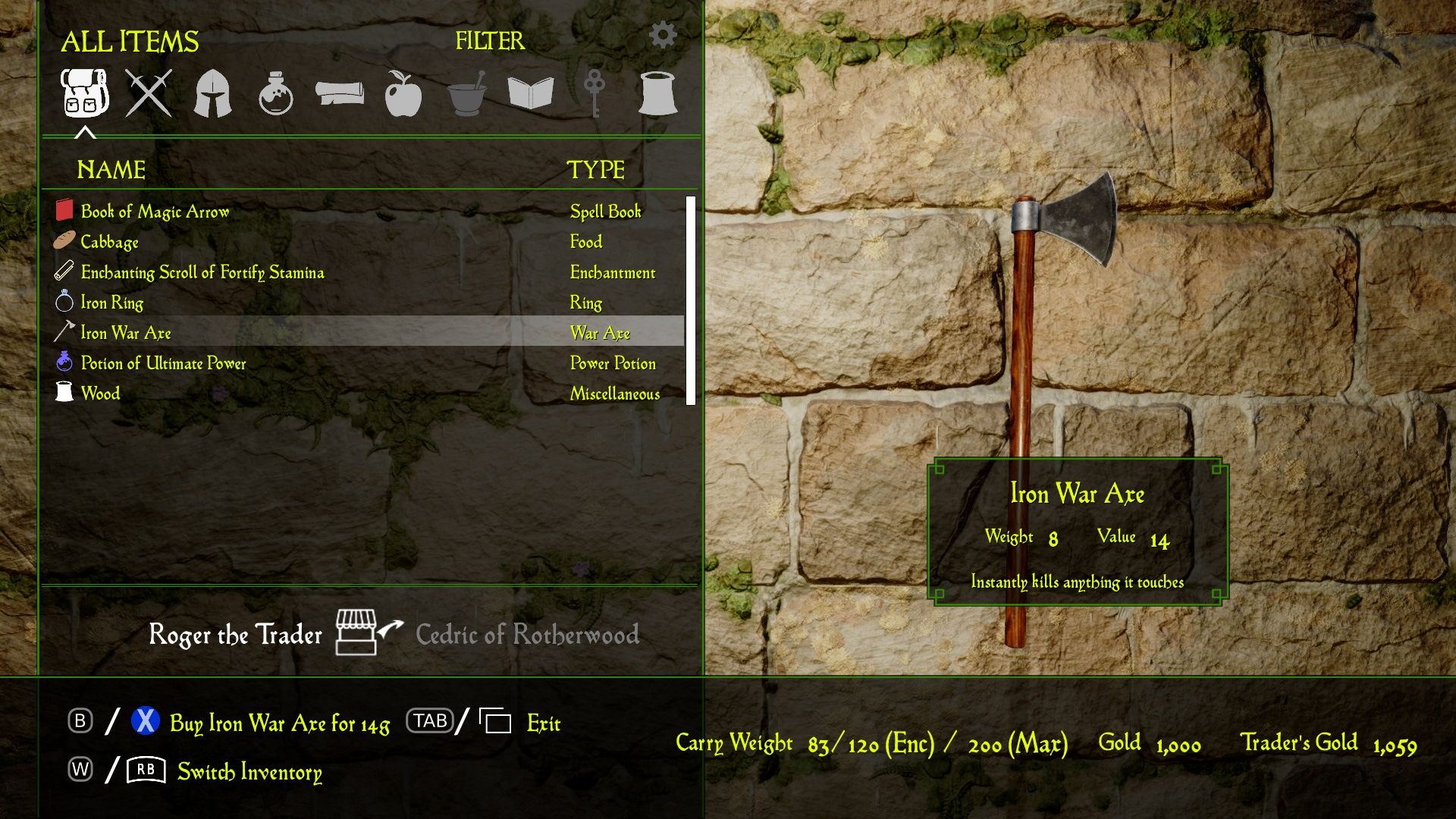Screen dimensions: 1456x819
Task: Open the crossed swords weapons filter
Action: pos(149,93)
